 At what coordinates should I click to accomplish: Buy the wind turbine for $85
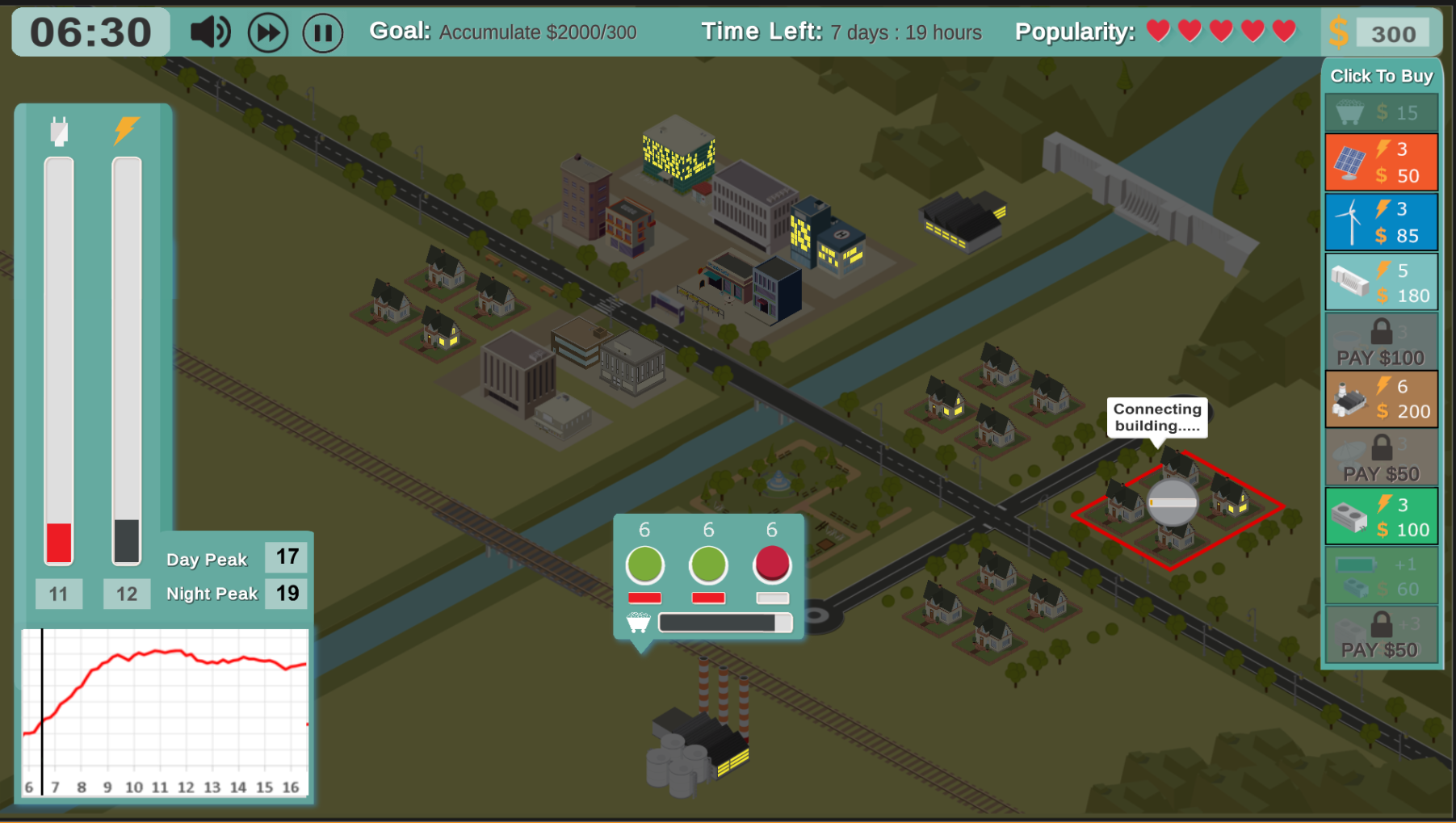pyautogui.click(x=1380, y=221)
